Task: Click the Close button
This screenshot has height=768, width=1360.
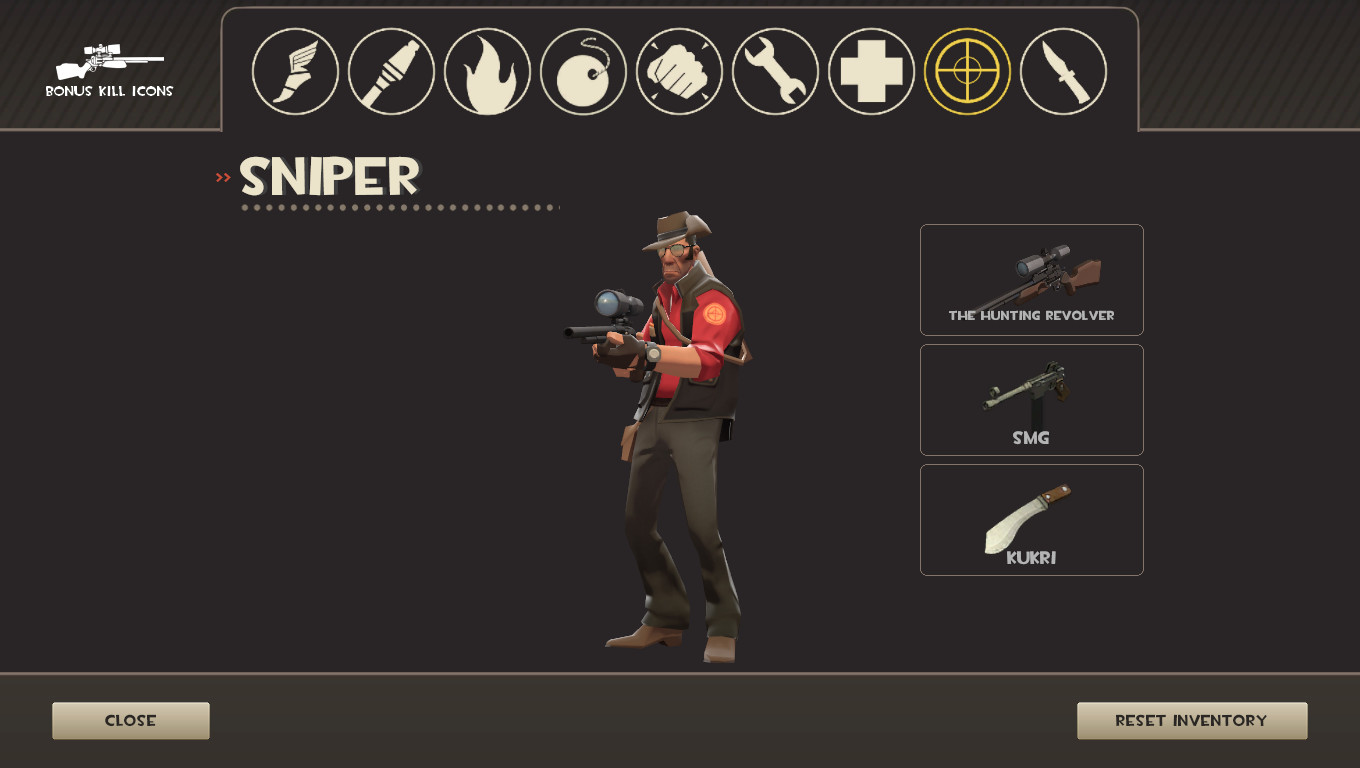Action: pos(130,720)
